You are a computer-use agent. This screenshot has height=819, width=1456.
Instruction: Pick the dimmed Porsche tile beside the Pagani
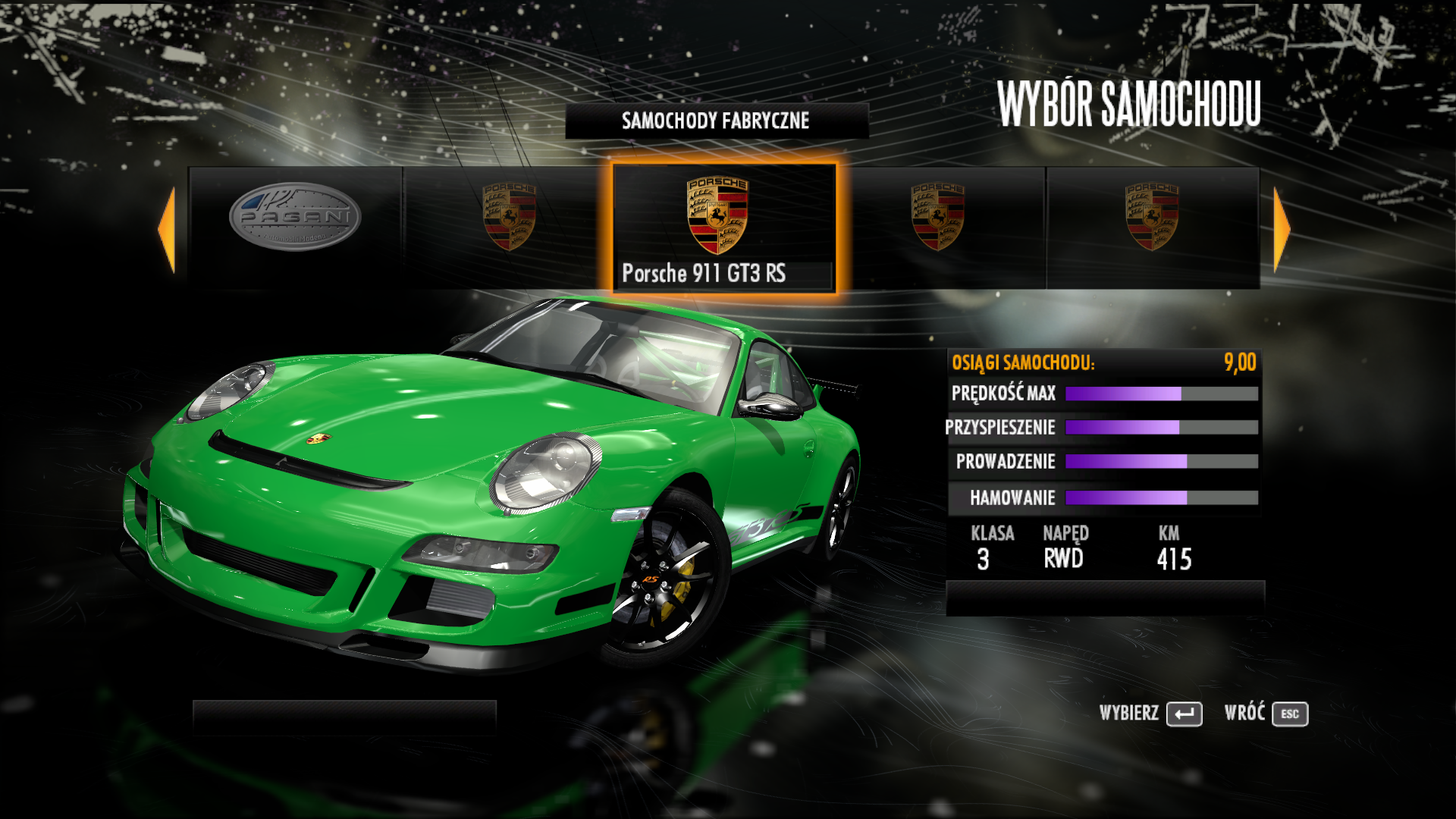[509, 227]
